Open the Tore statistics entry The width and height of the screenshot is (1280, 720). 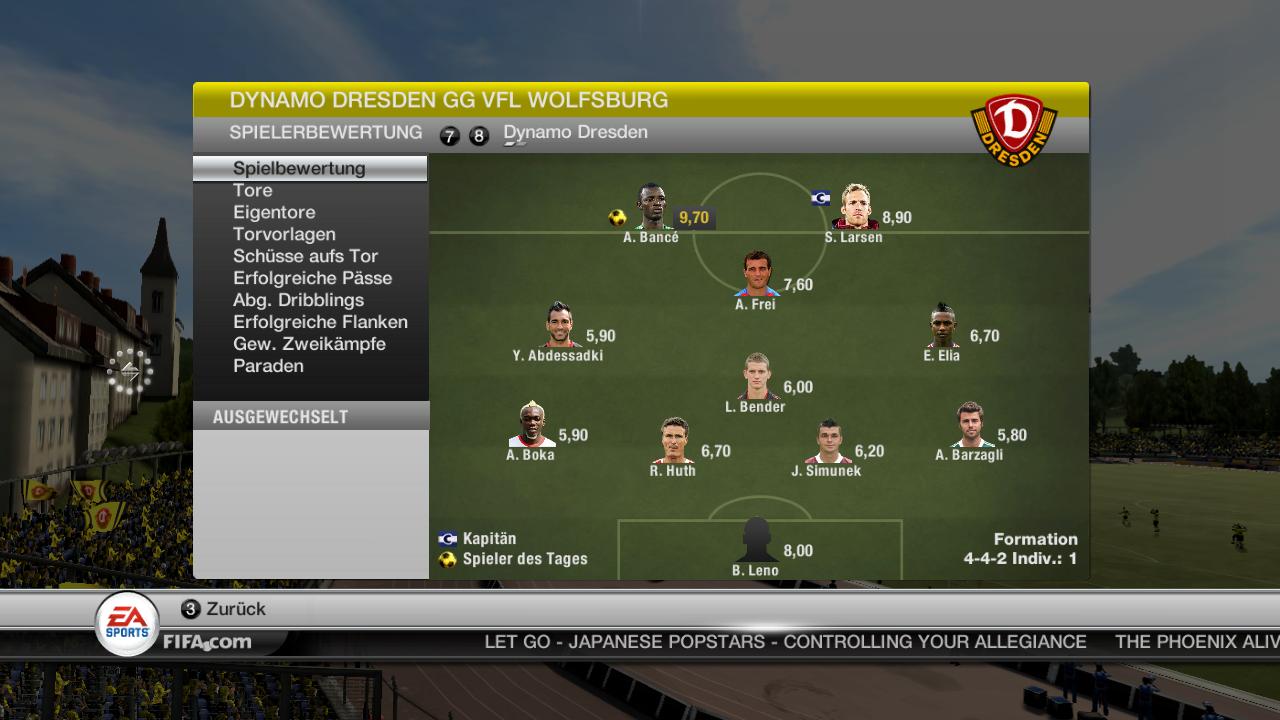pos(253,190)
